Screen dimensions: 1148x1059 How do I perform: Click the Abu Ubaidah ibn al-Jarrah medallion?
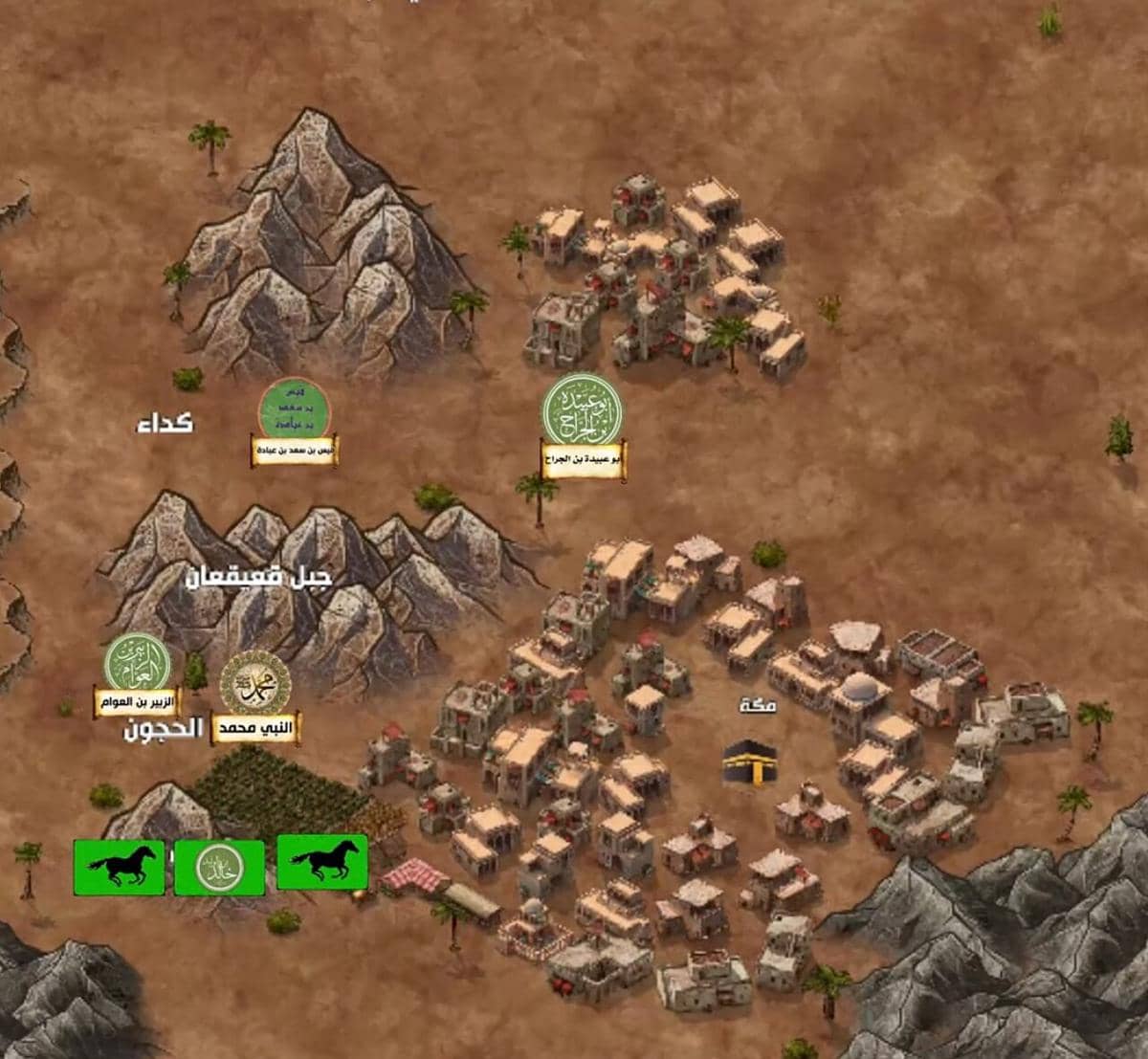tap(583, 410)
